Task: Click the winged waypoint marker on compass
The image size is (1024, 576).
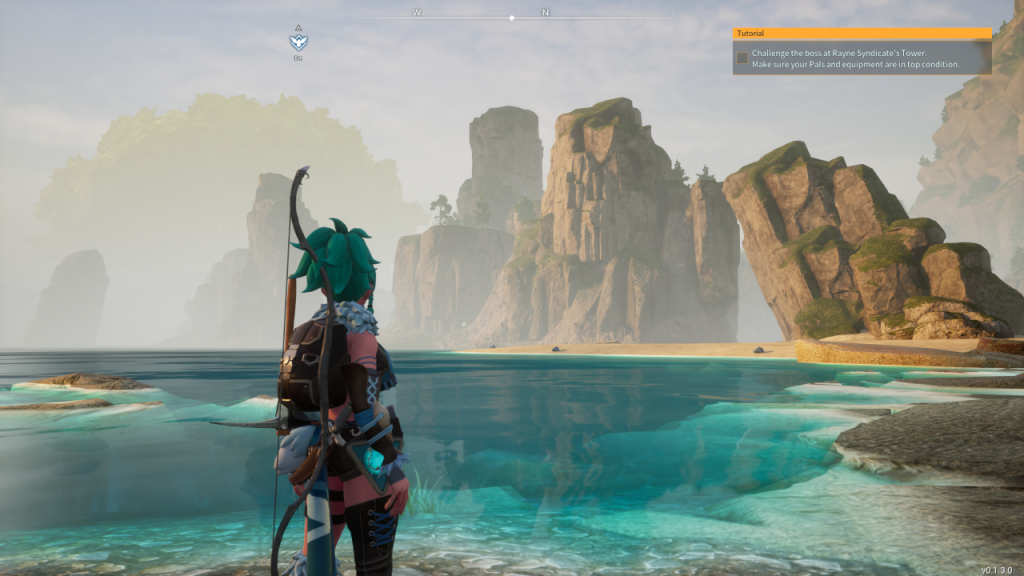Action: coord(298,42)
